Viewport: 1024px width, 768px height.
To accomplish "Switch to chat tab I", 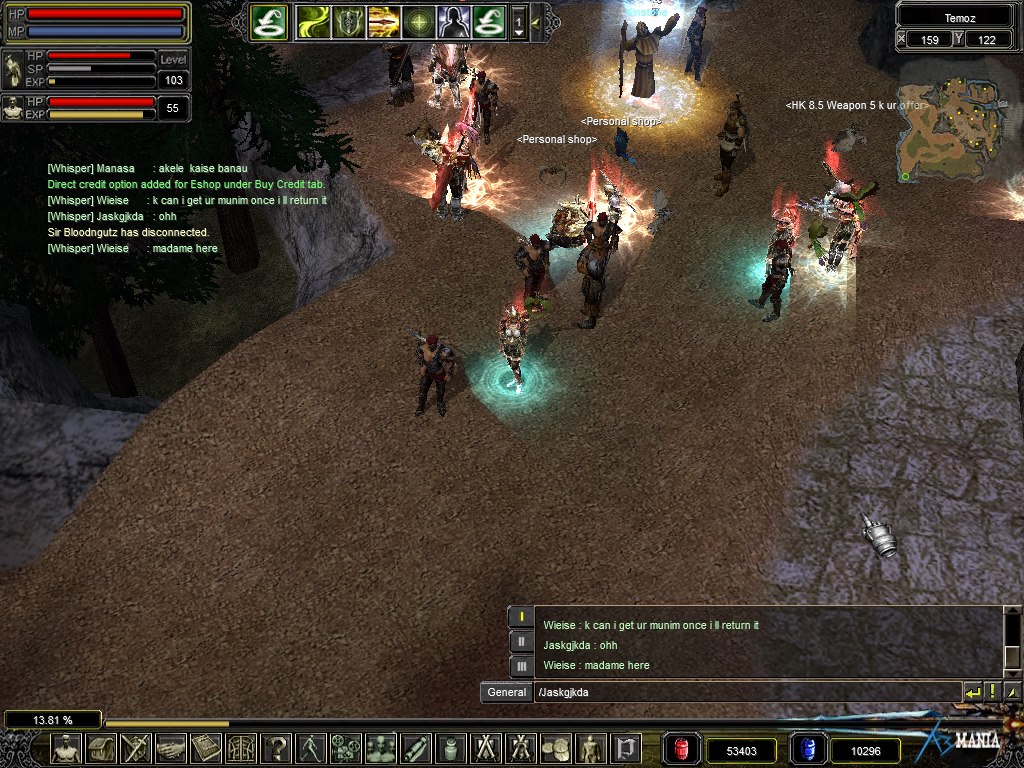I will [x=521, y=617].
